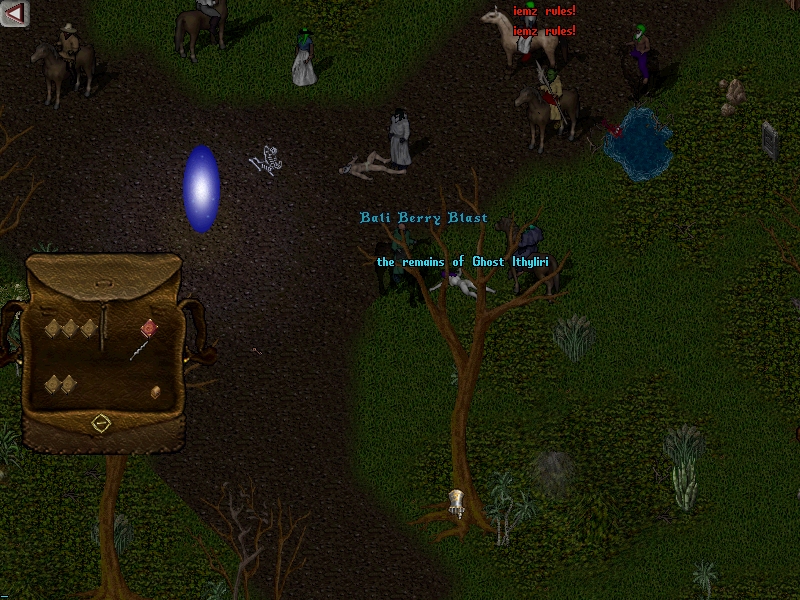Select the small tan item in the backpack

tap(155, 392)
